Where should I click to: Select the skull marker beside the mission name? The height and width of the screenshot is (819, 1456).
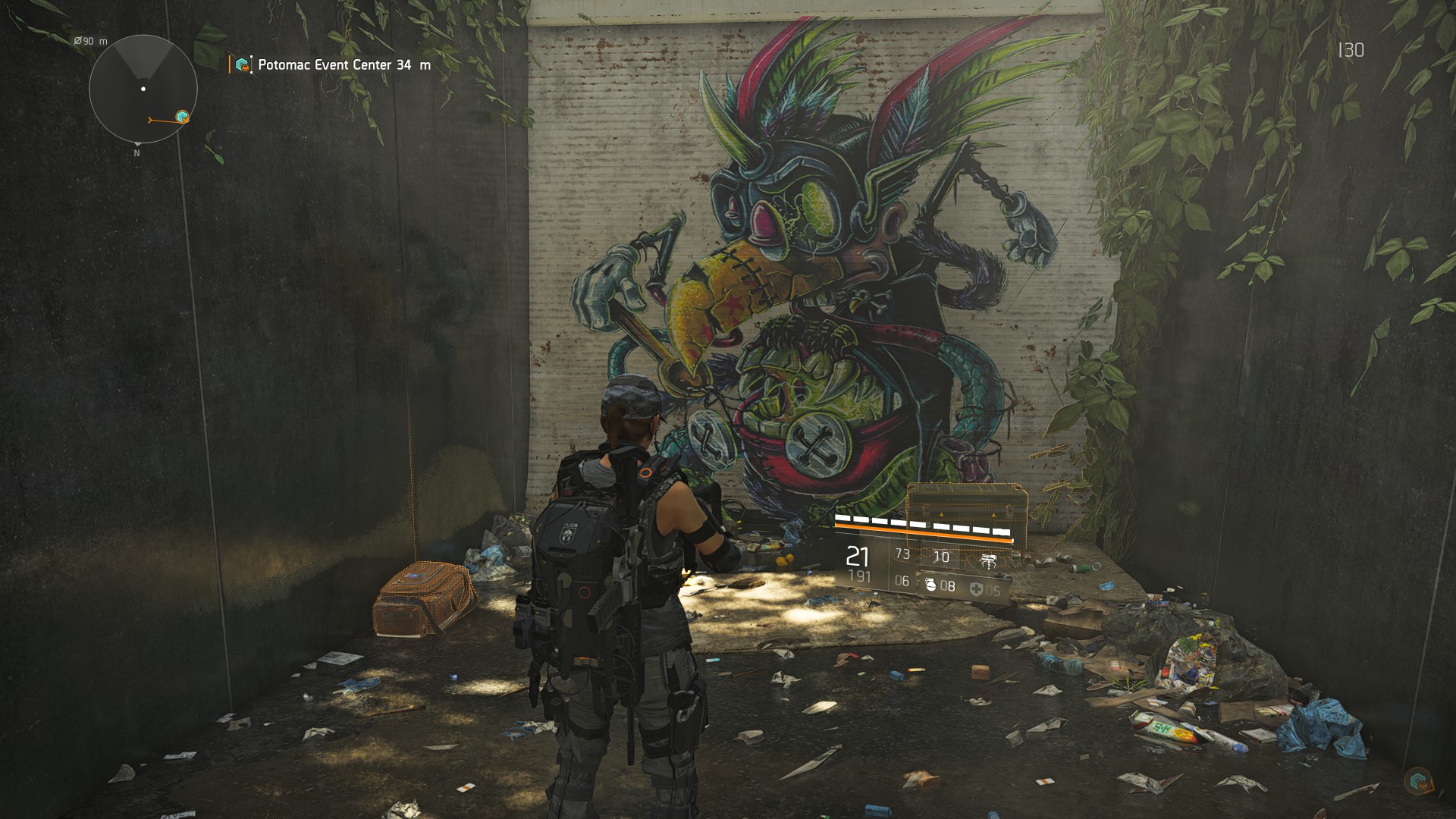246,68
